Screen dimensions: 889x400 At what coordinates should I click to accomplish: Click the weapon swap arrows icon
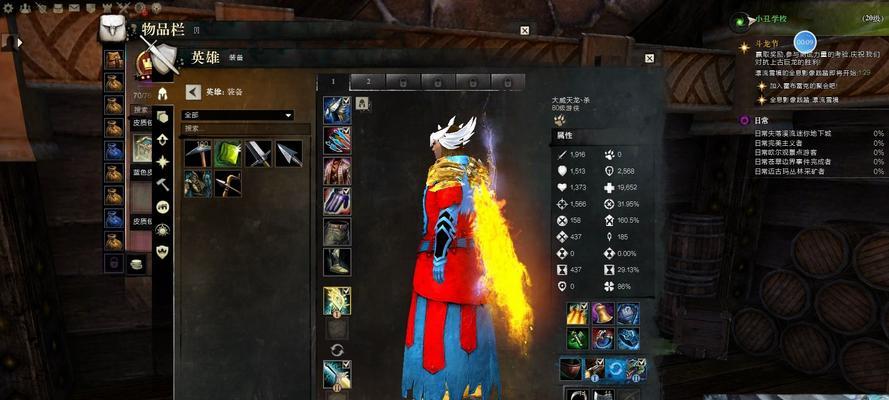click(336, 347)
